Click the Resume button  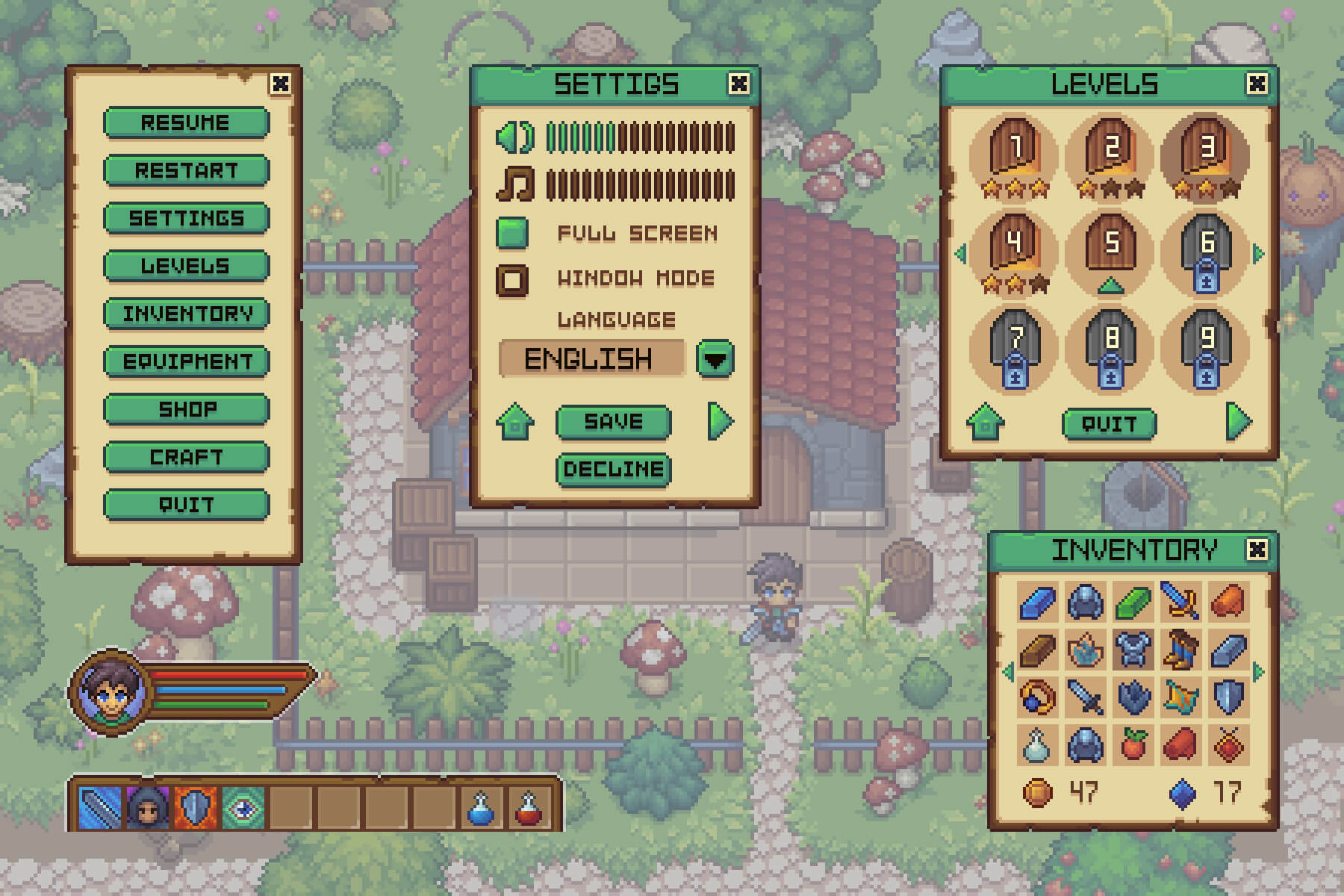tap(186, 122)
